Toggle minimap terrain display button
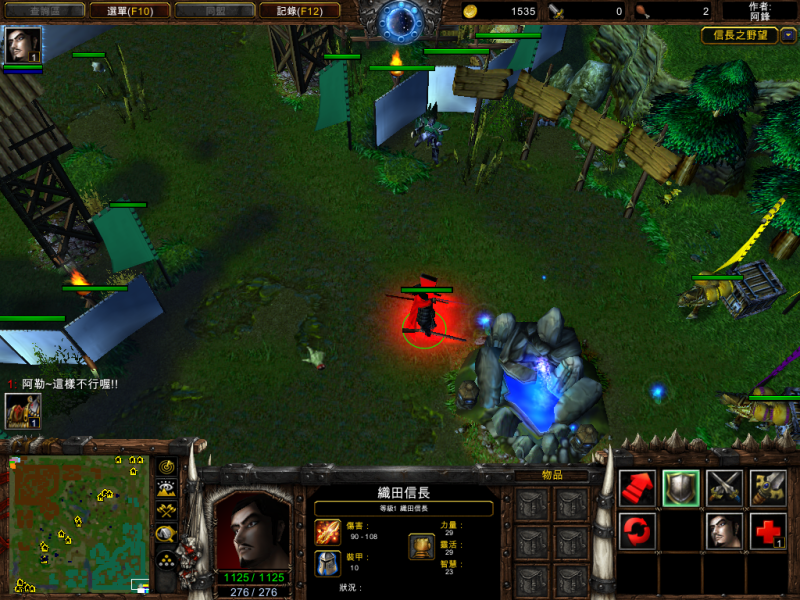This screenshot has height=600, width=800. point(166,489)
